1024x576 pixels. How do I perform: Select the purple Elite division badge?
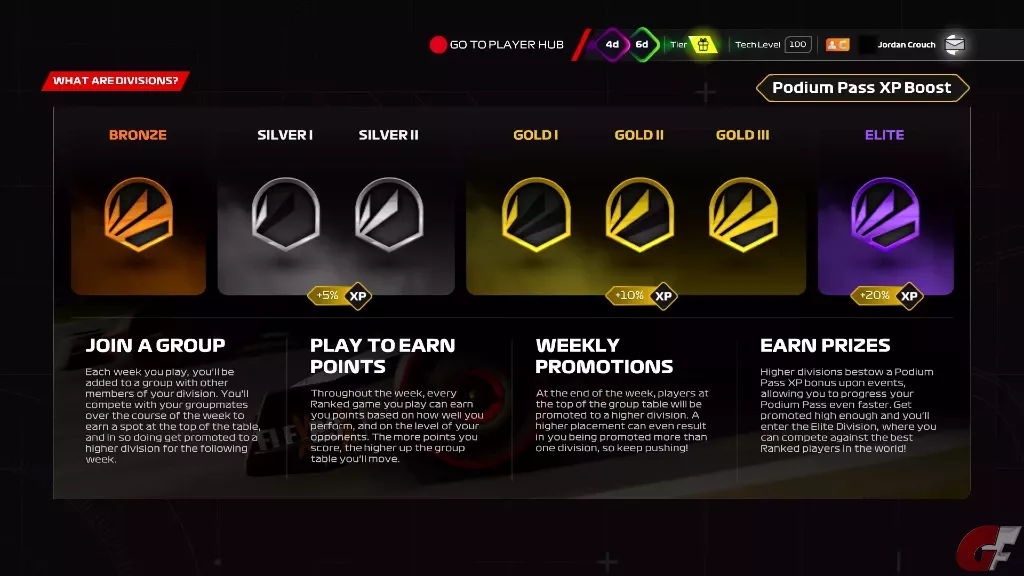tap(885, 214)
